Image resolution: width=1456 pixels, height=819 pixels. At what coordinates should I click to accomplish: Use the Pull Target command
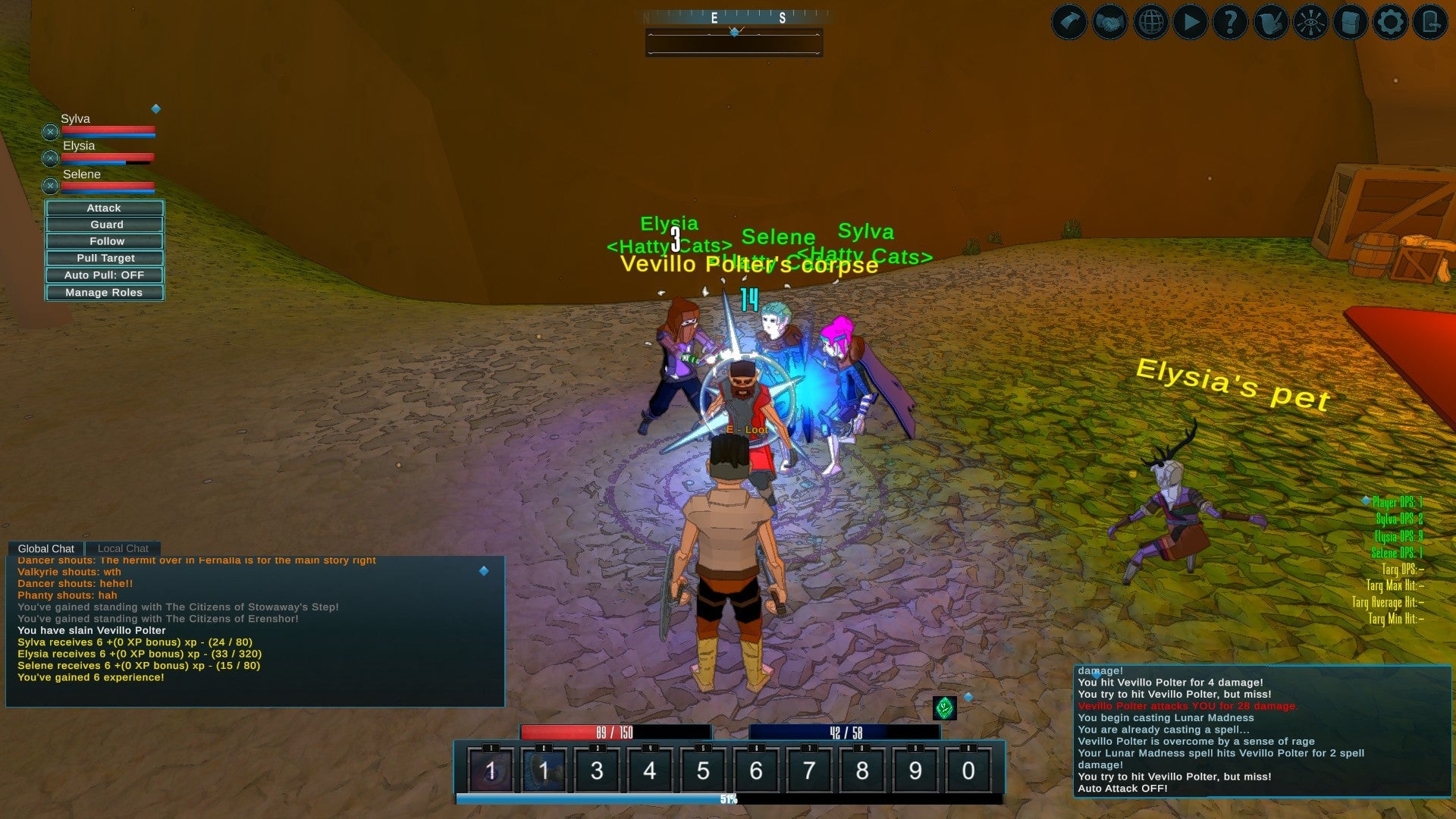[x=104, y=258]
